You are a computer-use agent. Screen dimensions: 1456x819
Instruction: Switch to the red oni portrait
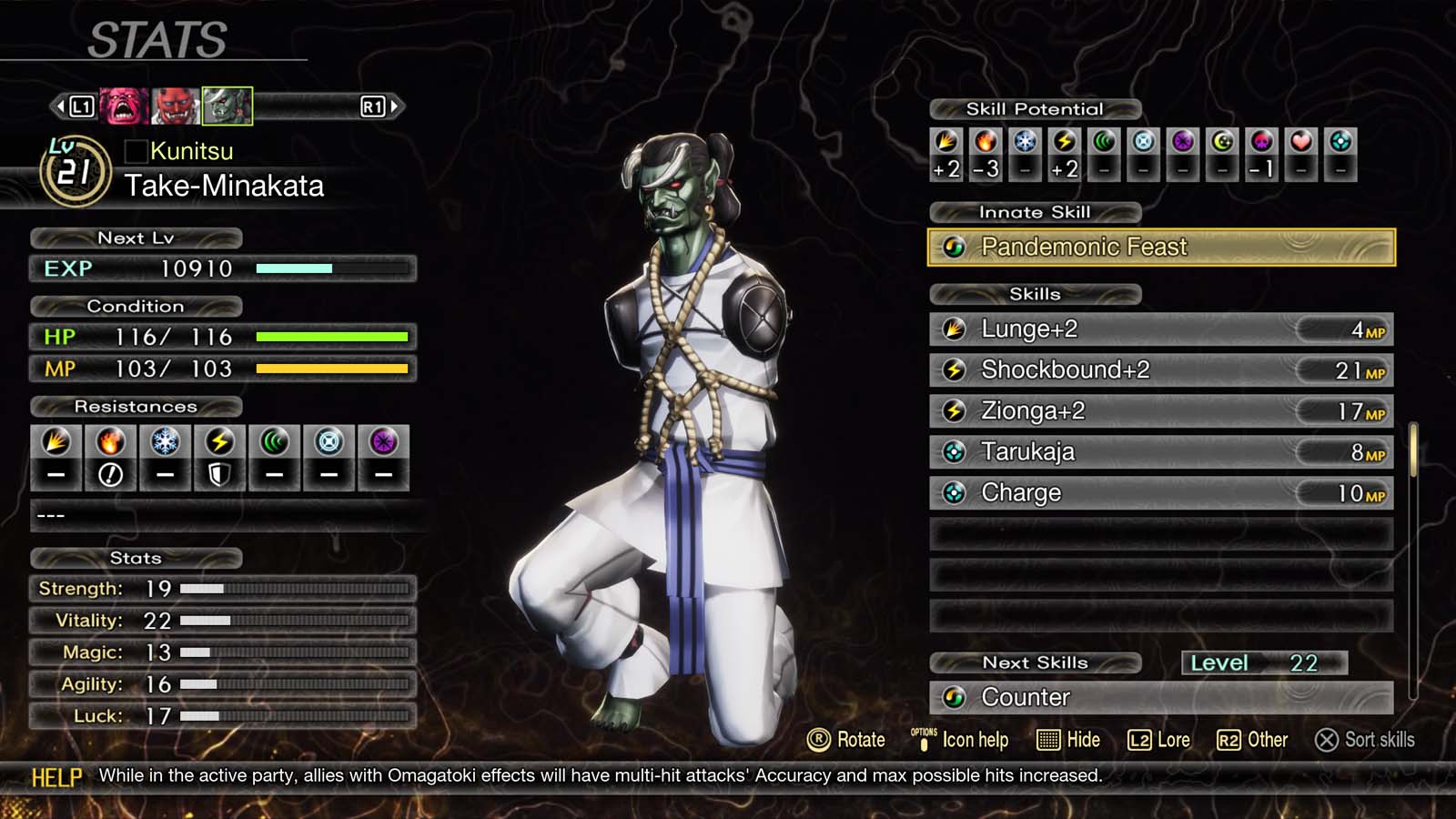click(175, 106)
